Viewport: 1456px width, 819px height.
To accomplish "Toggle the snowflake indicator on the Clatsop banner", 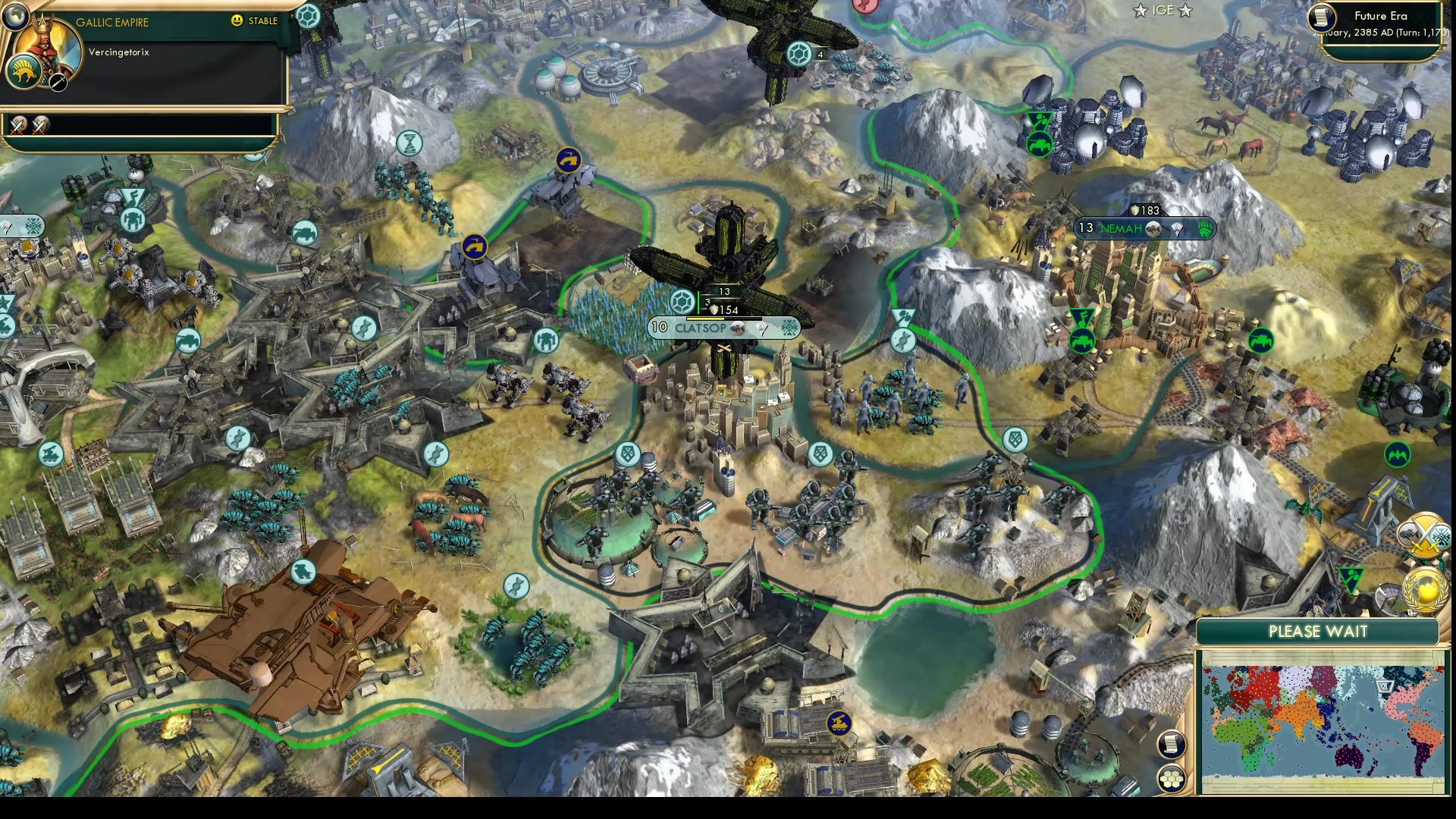I will [788, 329].
